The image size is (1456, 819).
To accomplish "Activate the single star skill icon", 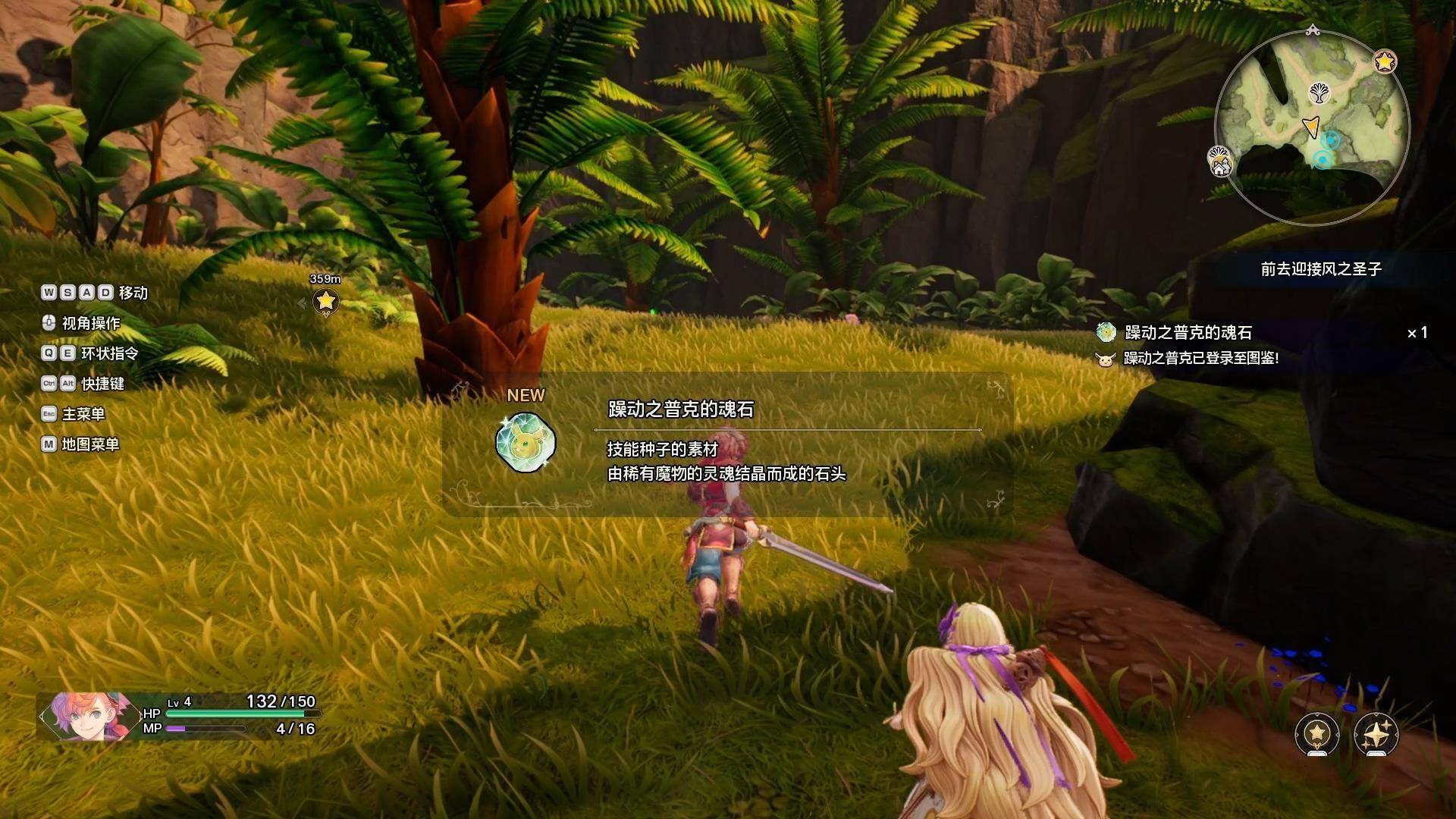I will tap(1317, 733).
